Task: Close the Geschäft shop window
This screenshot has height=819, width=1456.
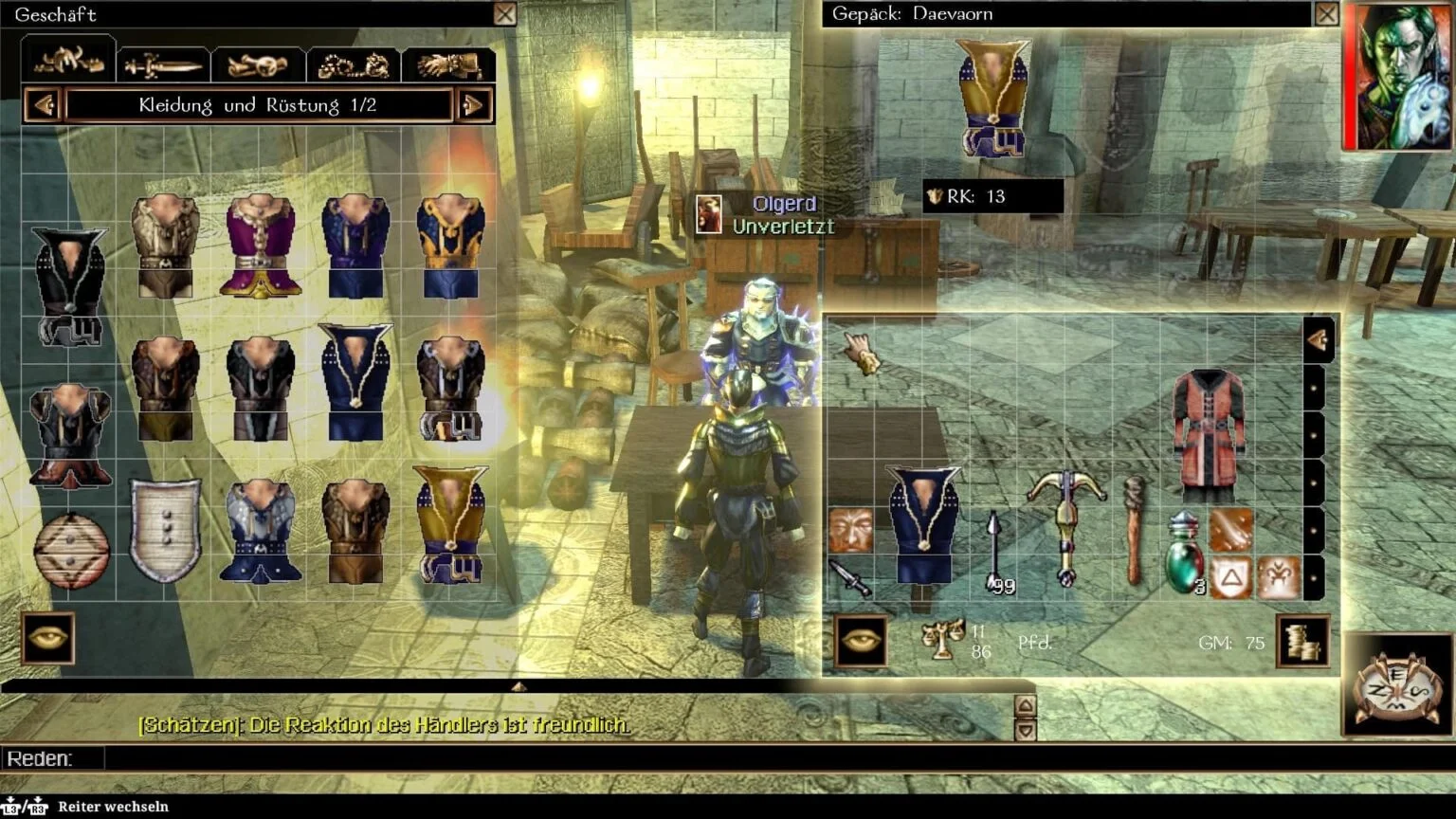Action: click(504, 14)
